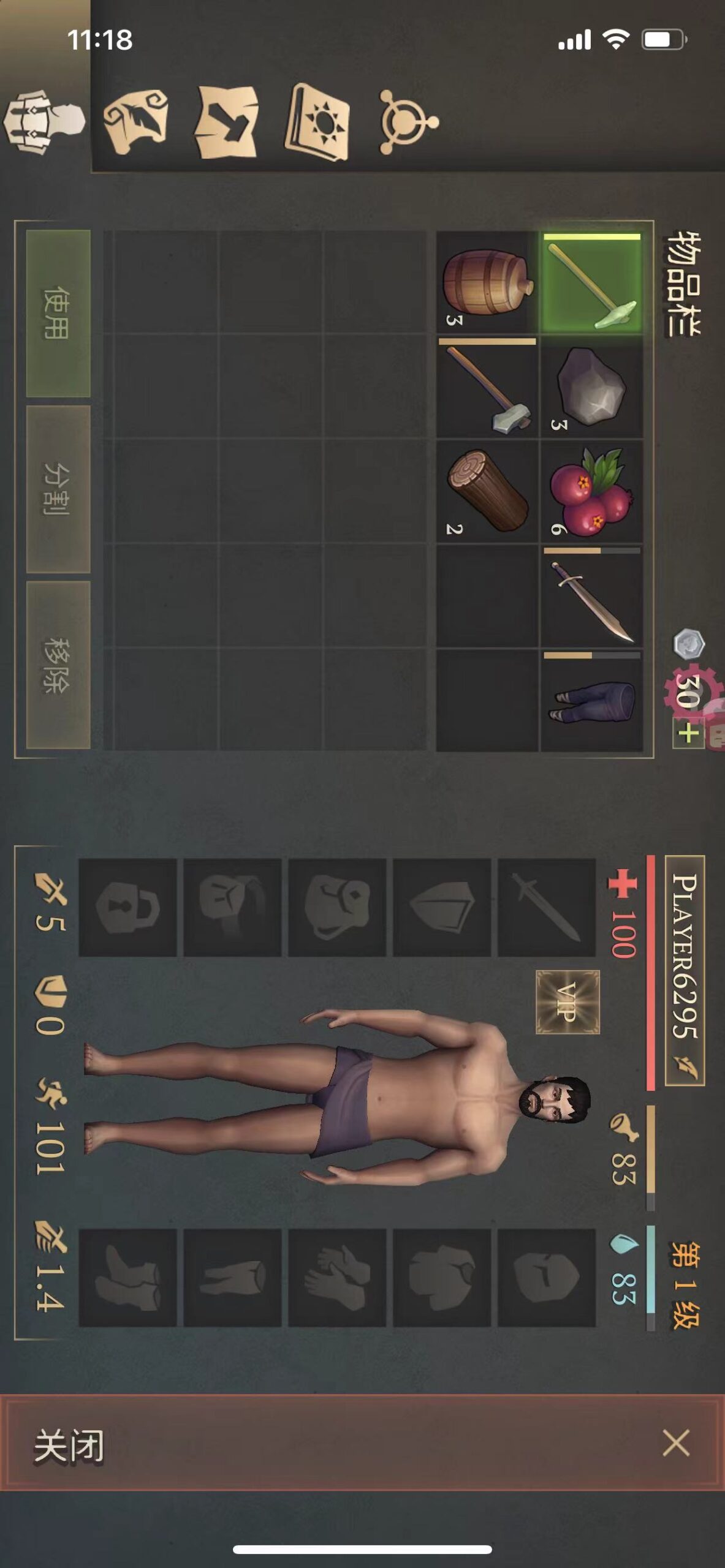This screenshot has height=1568, width=725.
Task: Open the feather scroll tab
Action: (136, 121)
